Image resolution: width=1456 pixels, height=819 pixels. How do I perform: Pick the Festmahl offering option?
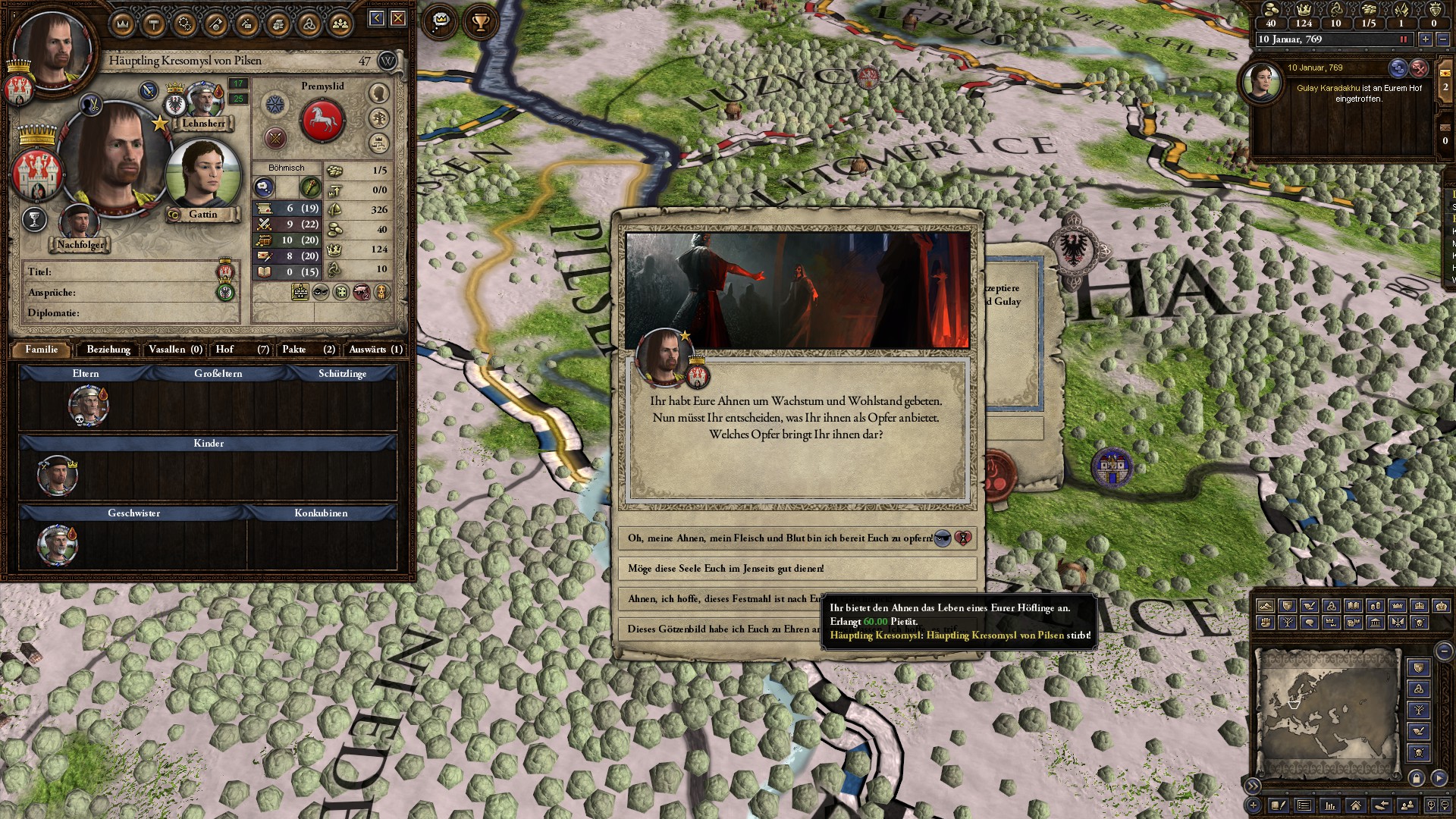[720, 599]
